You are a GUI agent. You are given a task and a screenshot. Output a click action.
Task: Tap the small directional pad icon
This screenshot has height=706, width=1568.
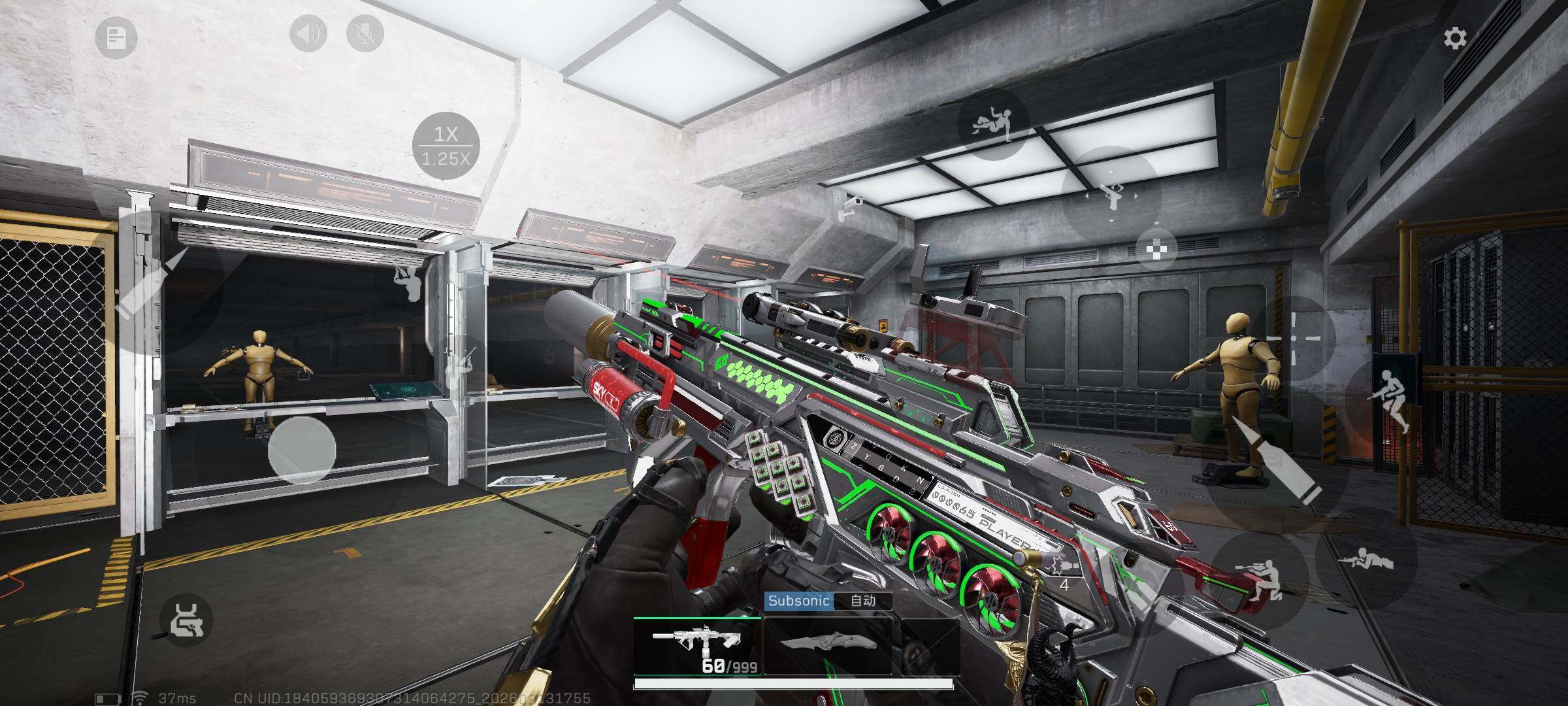click(1156, 249)
